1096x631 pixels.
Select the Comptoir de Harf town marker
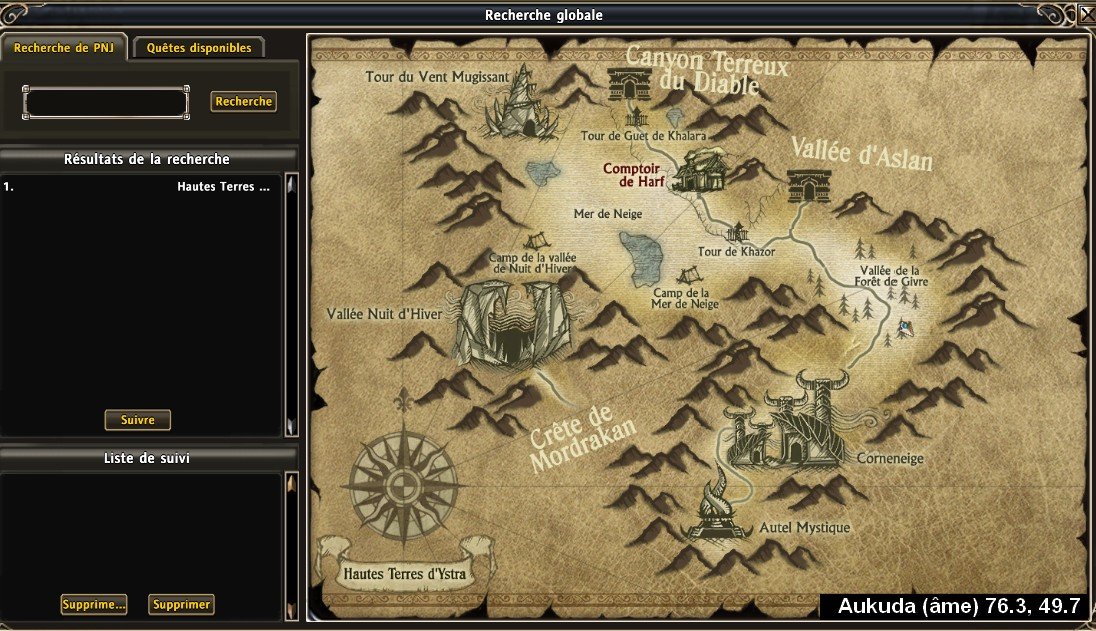pyautogui.click(x=698, y=171)
